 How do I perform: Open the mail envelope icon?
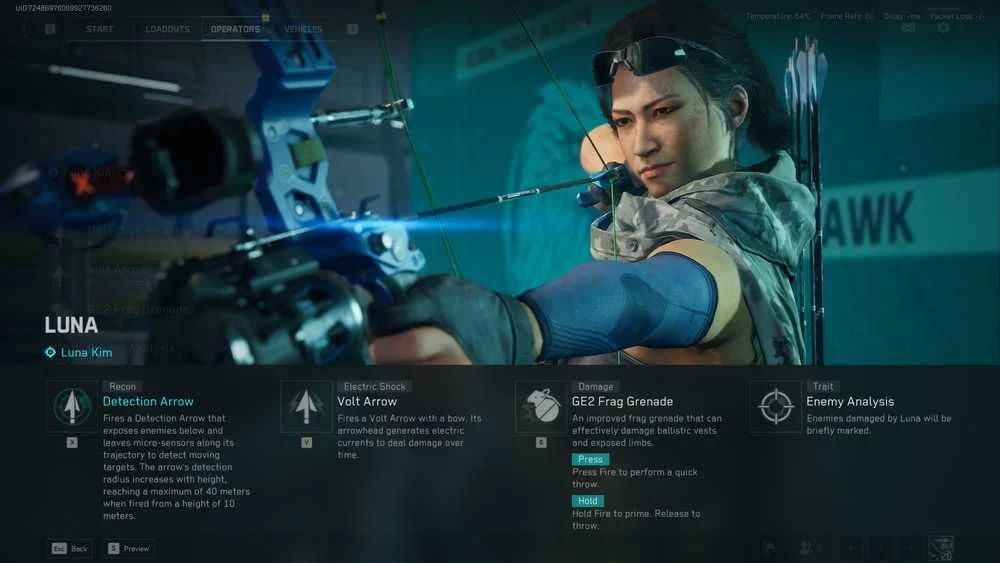pos(908,28)
